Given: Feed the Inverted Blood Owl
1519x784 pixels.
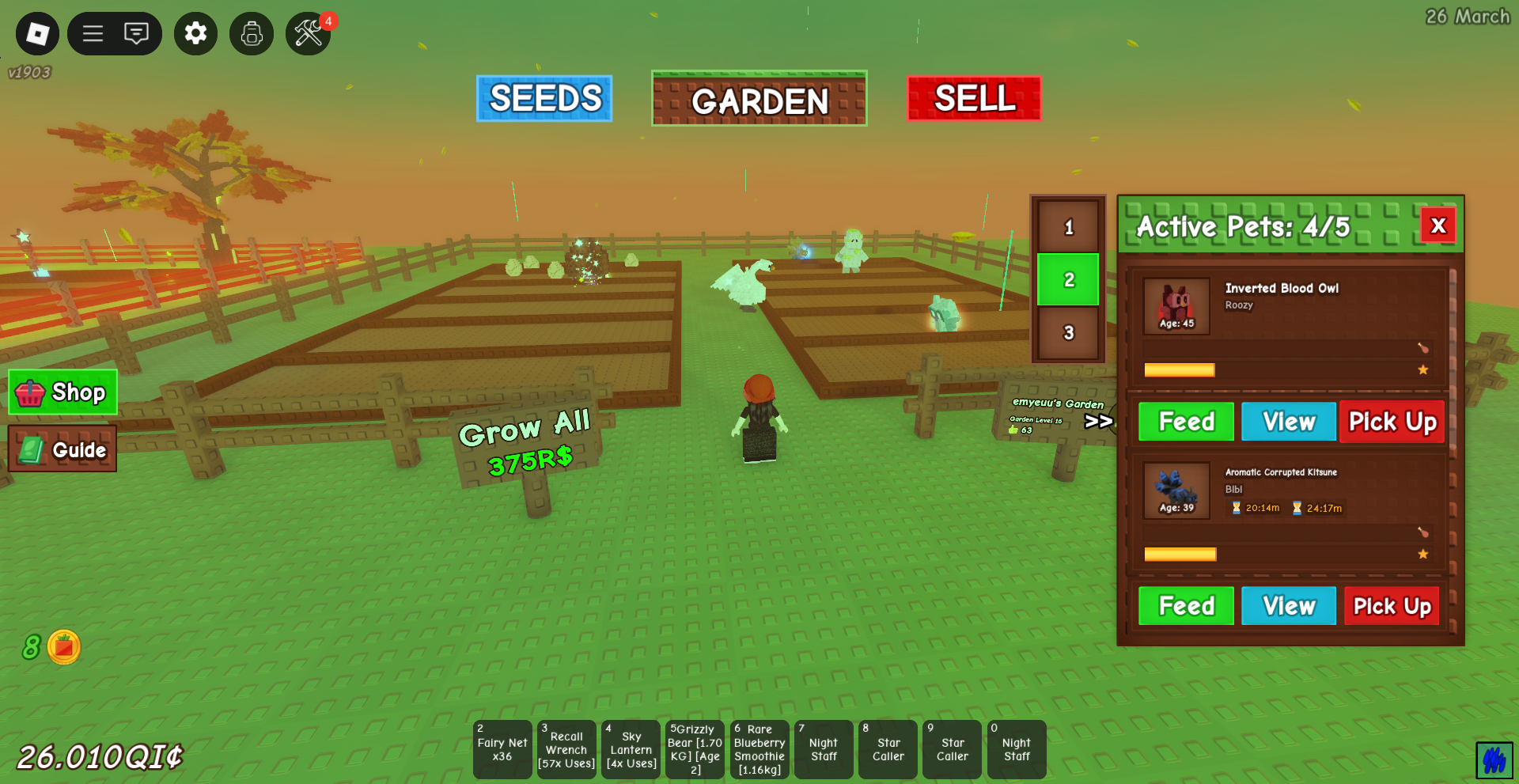Looking at the screenshot, I should 1186,422.
